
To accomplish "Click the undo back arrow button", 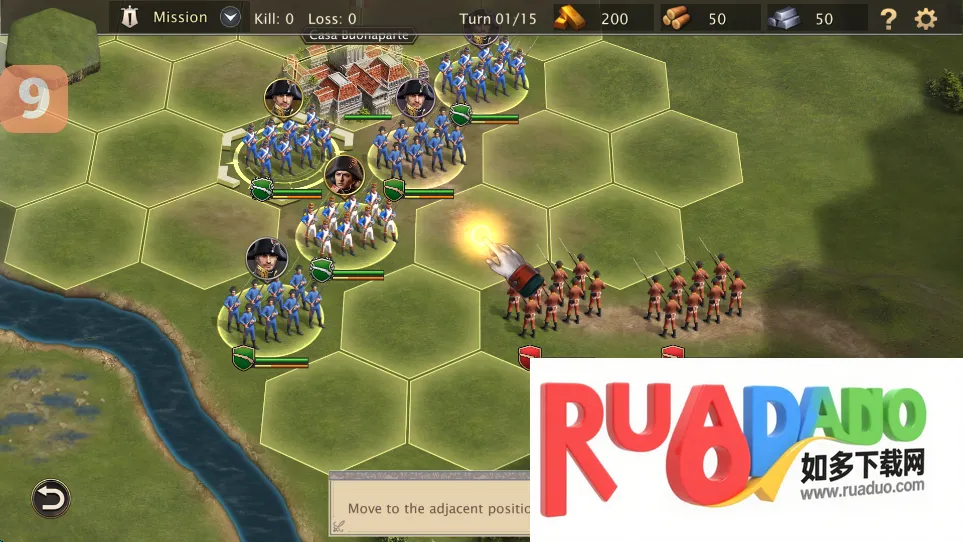I will point(50,498).
